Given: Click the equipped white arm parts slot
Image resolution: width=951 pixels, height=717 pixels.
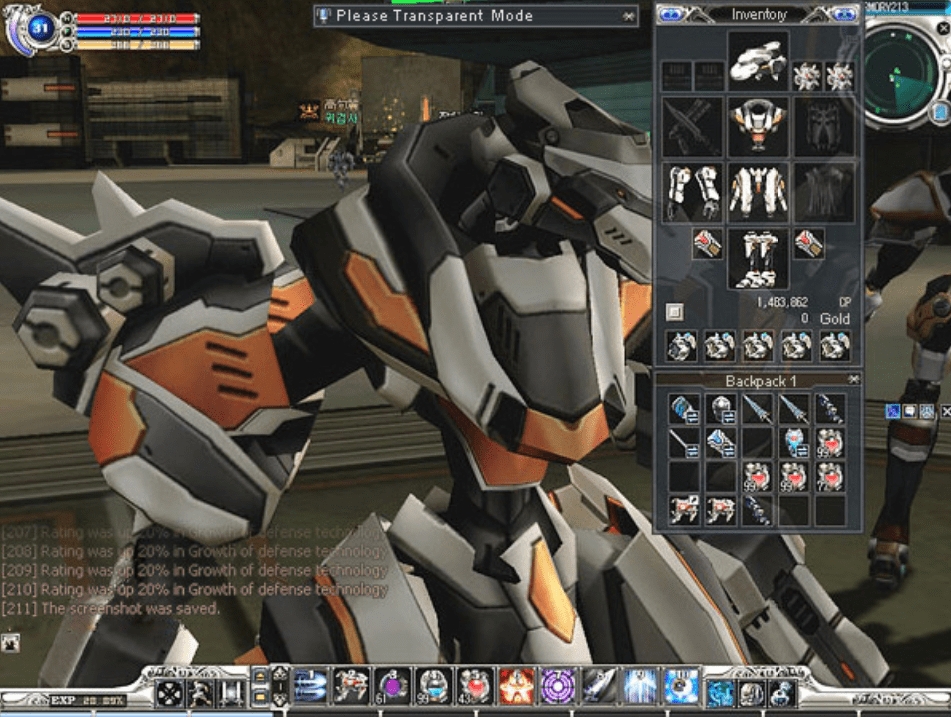Looking at the screenshot, I should [x=692, y=192].
